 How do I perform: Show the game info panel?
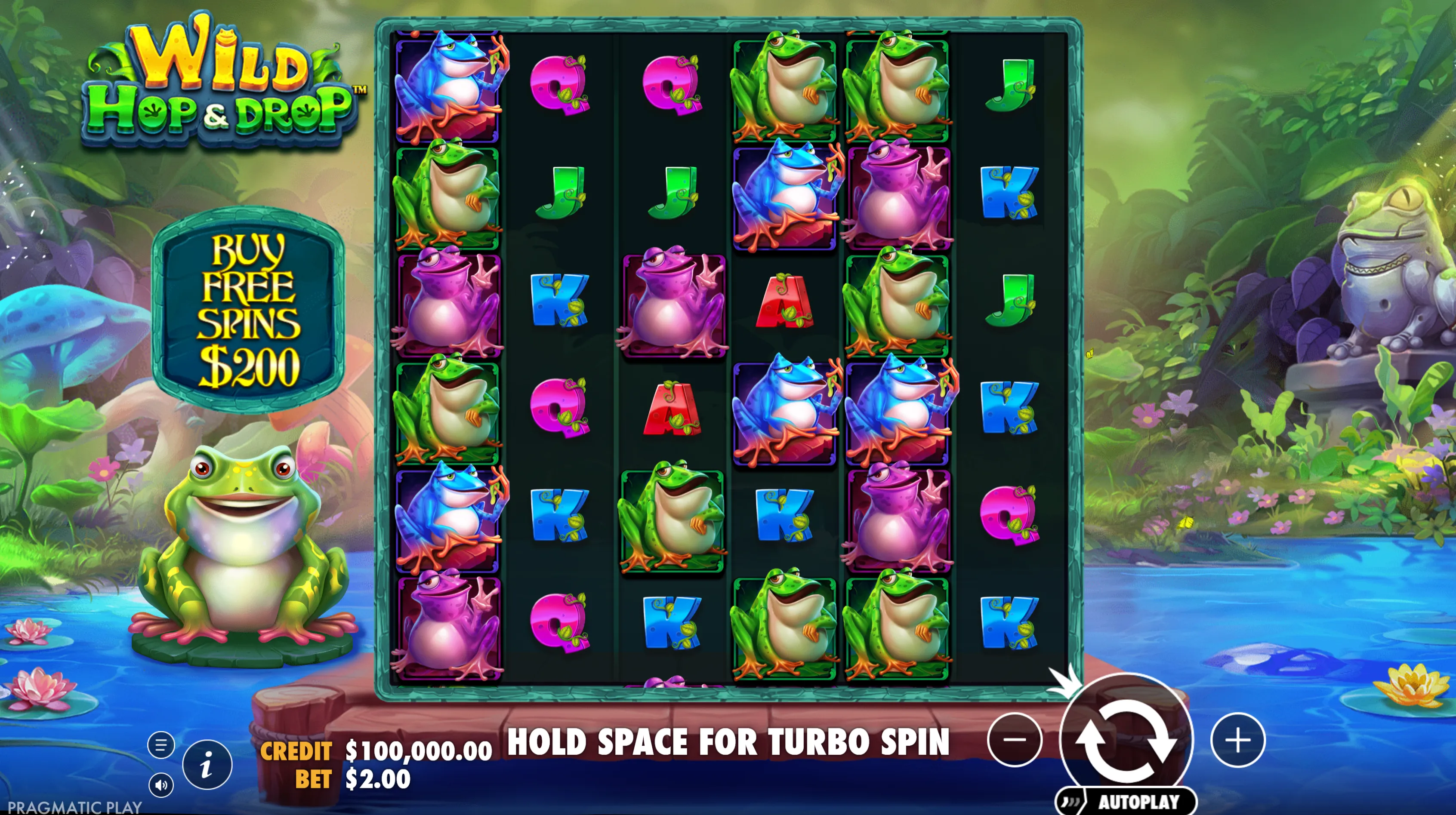pyautogui.click(x=207, y=765)
